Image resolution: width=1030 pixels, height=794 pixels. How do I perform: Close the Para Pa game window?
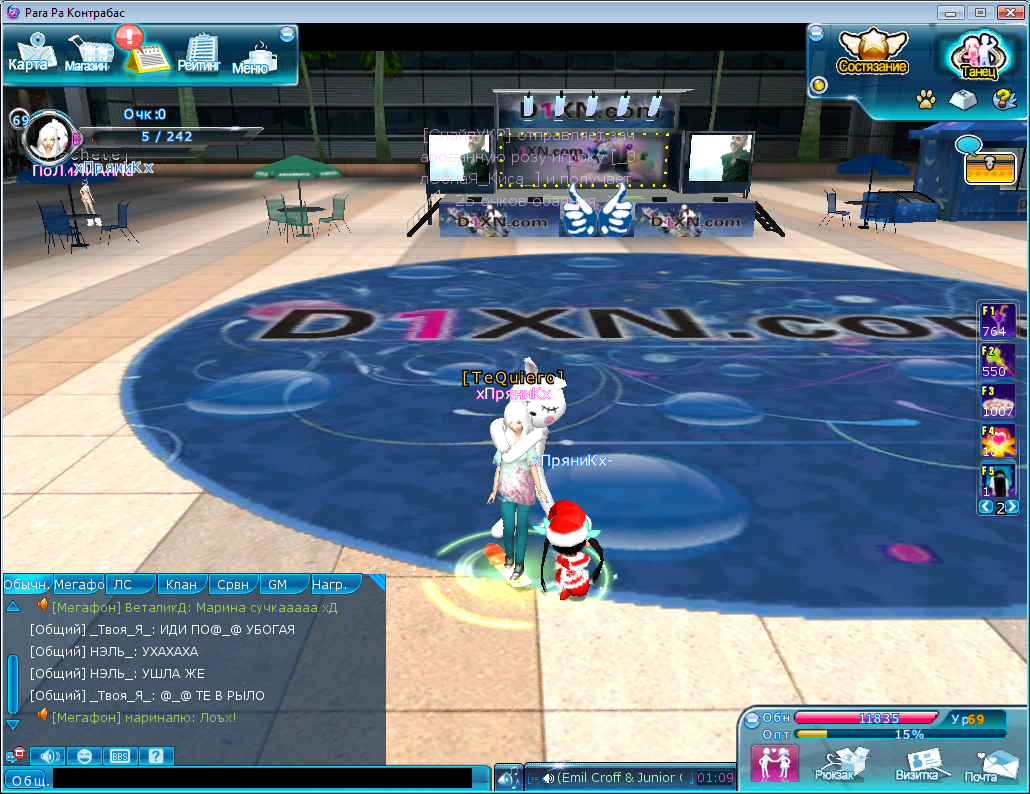[x=1006, y=12]
